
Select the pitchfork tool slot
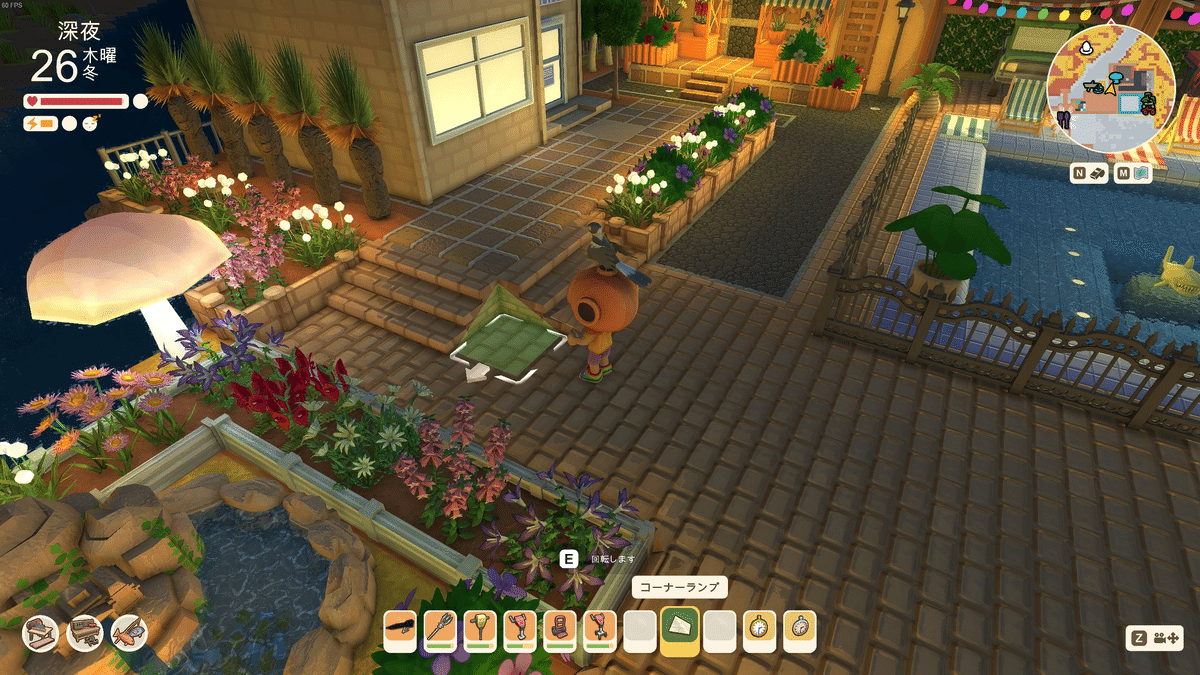(440, 631)
